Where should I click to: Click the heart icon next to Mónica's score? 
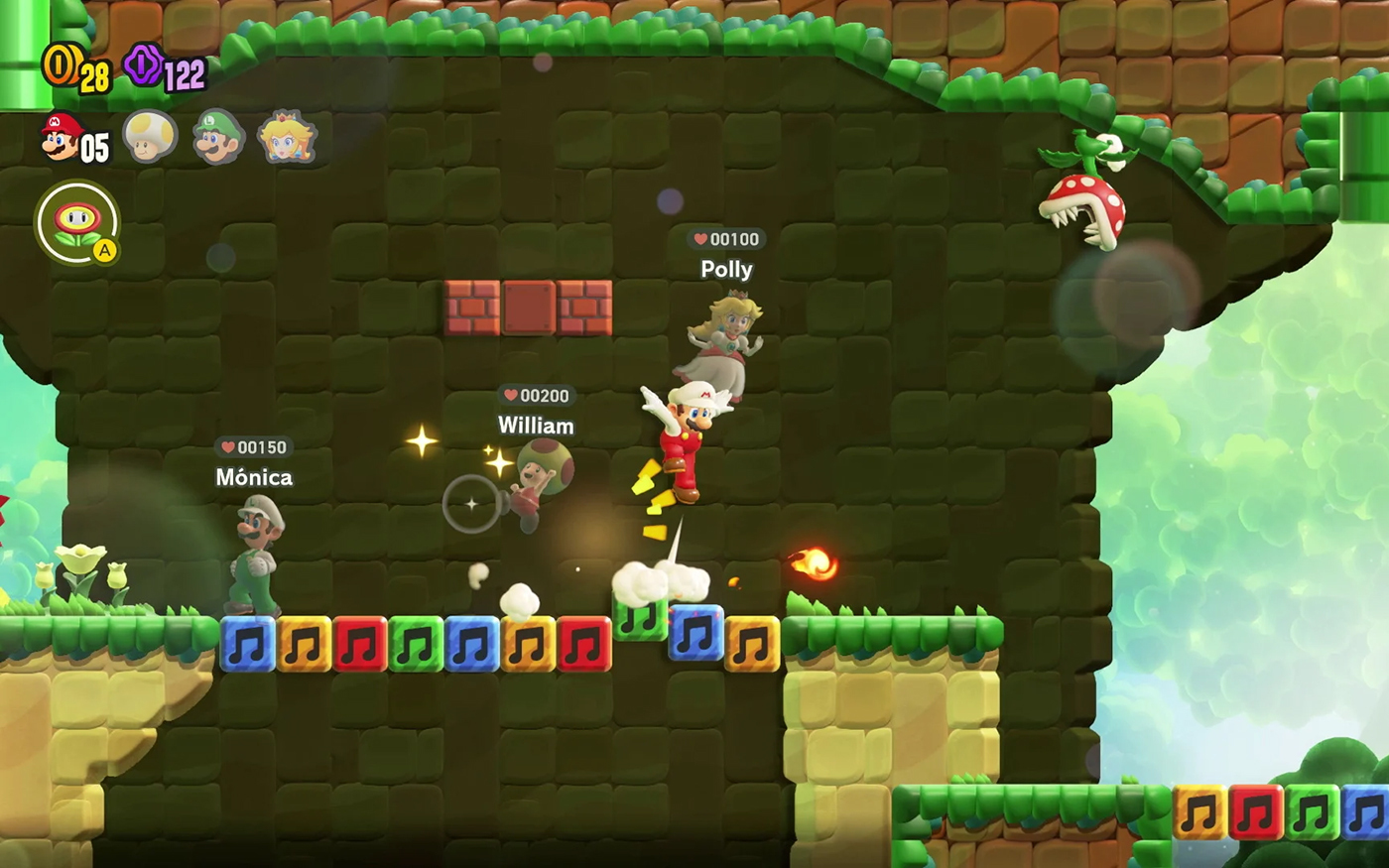228,446
